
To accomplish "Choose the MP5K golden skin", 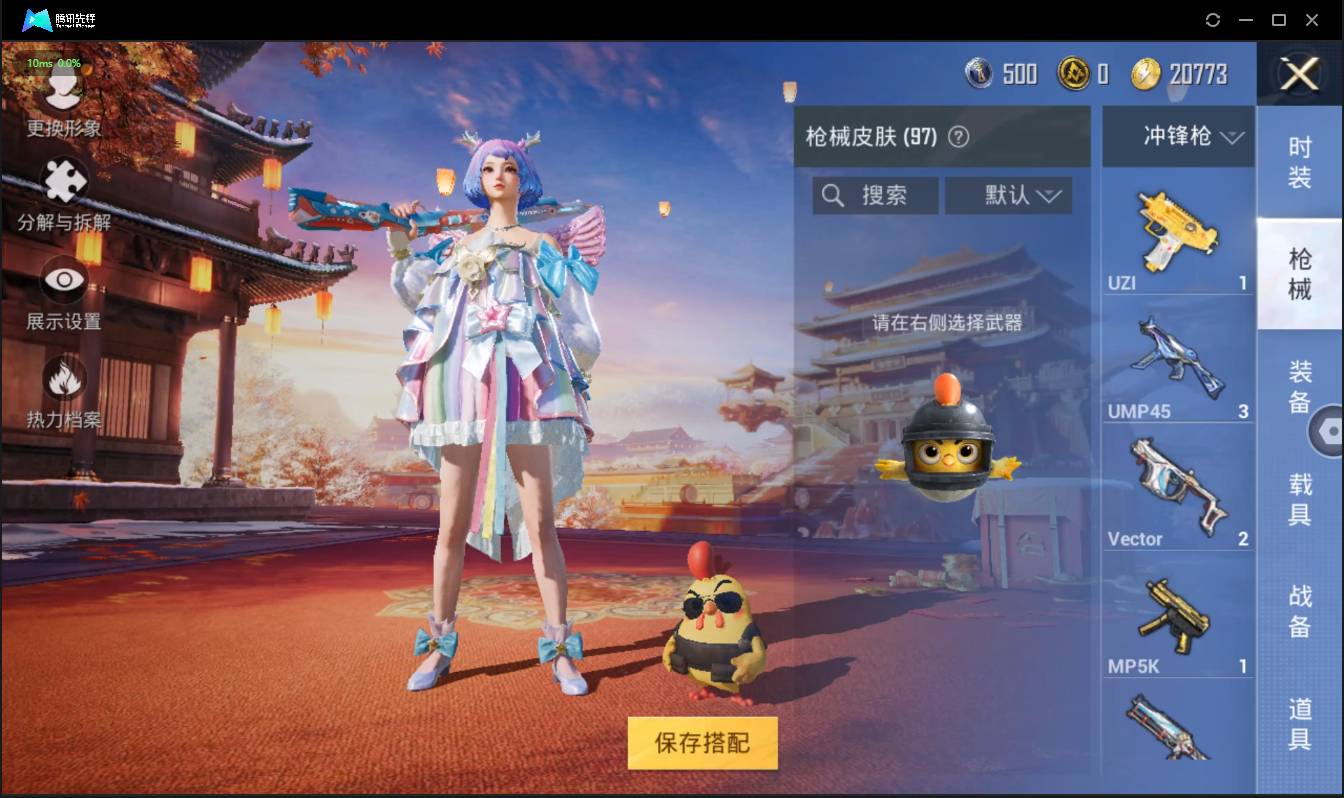I will 1177,613.
